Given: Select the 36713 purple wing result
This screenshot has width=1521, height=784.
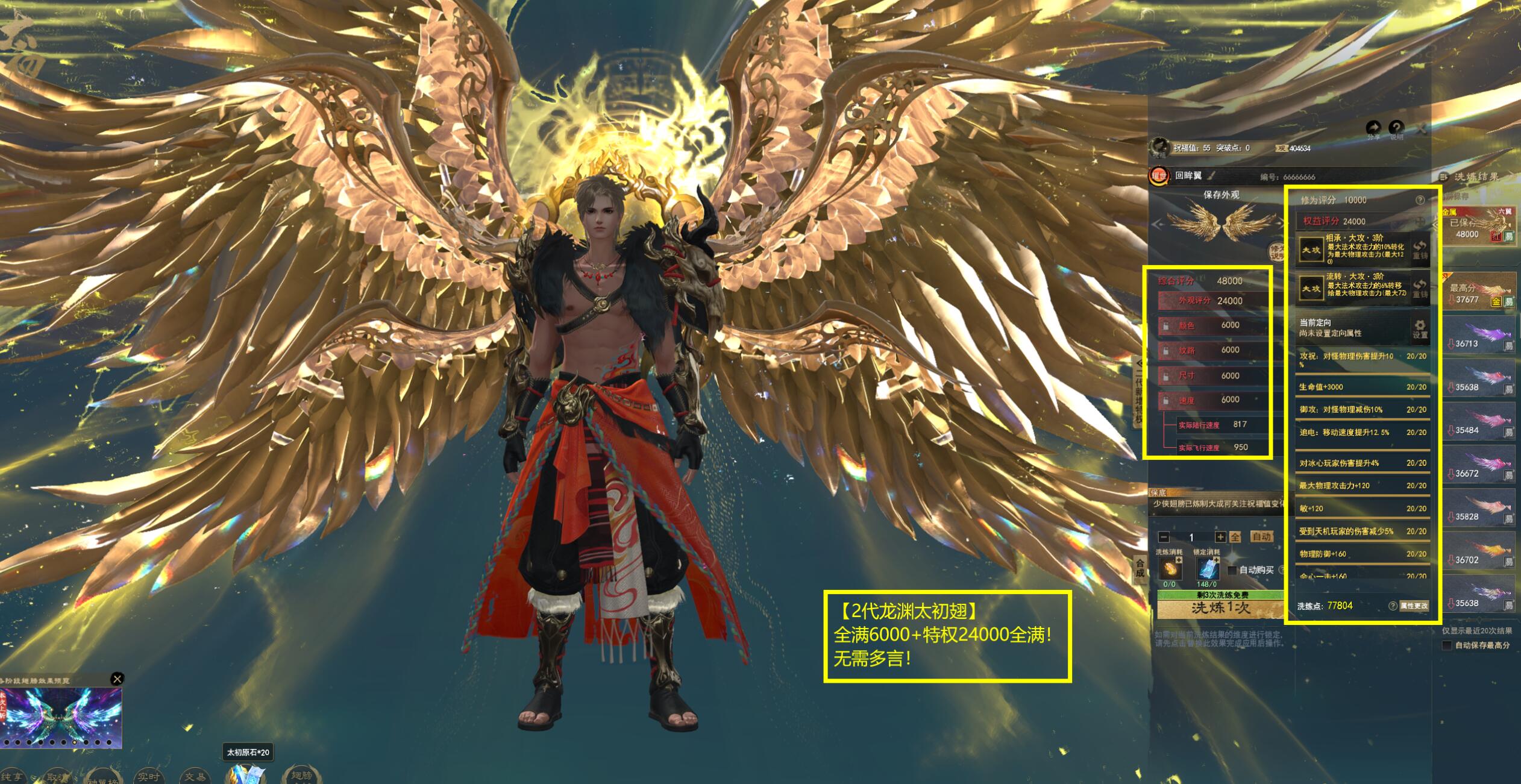Looking at the screenshot, I should tap(1481, 339).
